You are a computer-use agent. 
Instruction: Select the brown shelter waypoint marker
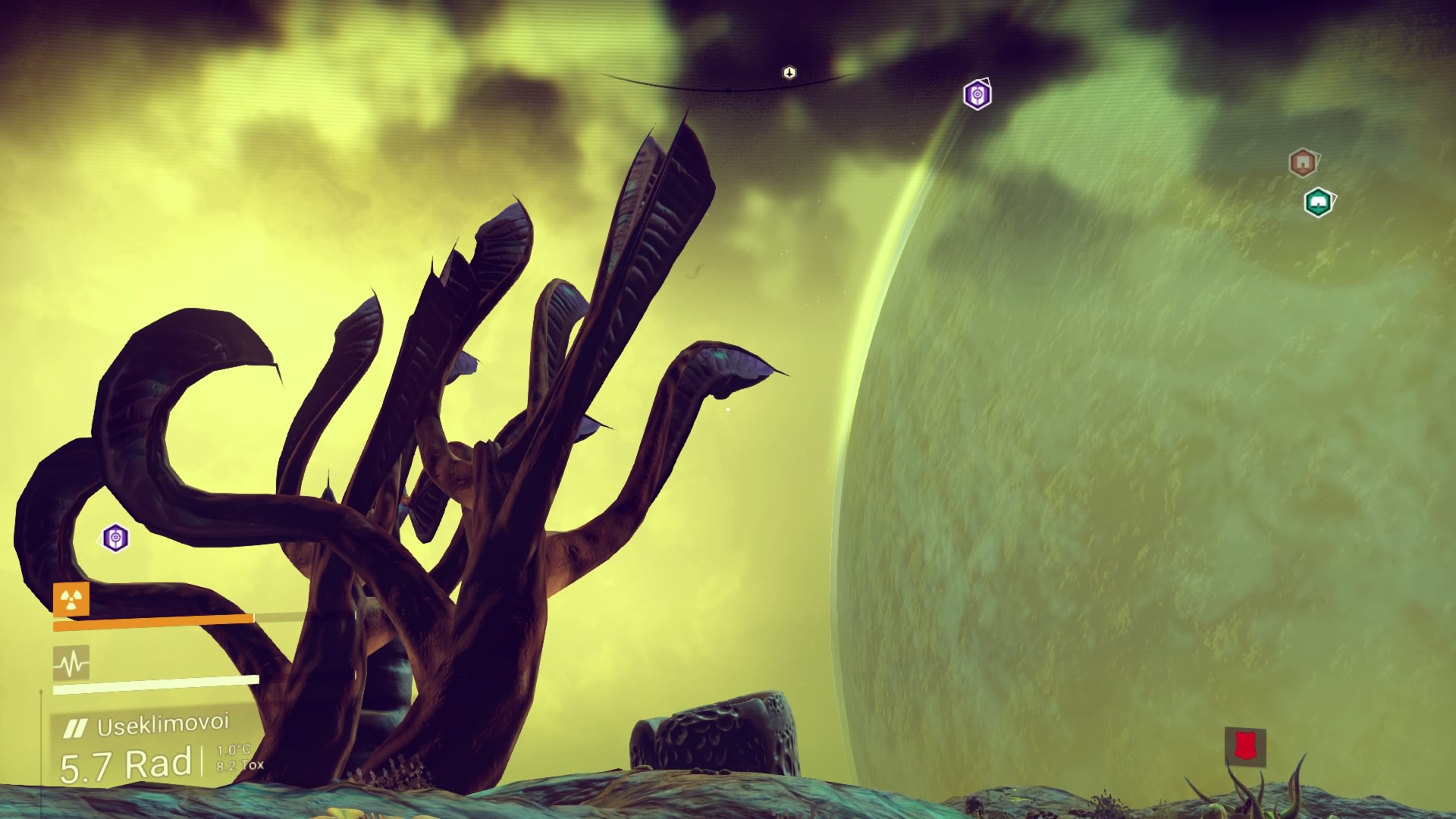1302,162
